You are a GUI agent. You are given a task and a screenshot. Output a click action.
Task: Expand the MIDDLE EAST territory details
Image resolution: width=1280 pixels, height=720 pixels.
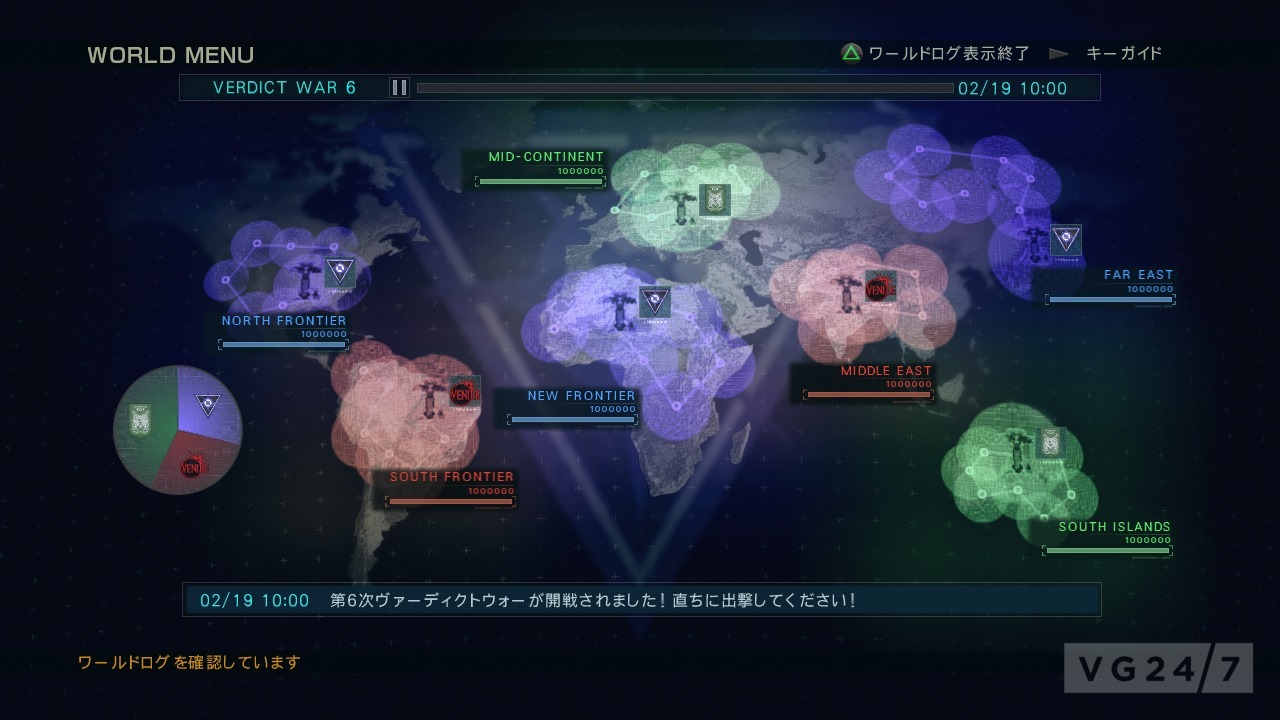click(x=885, y=370)
